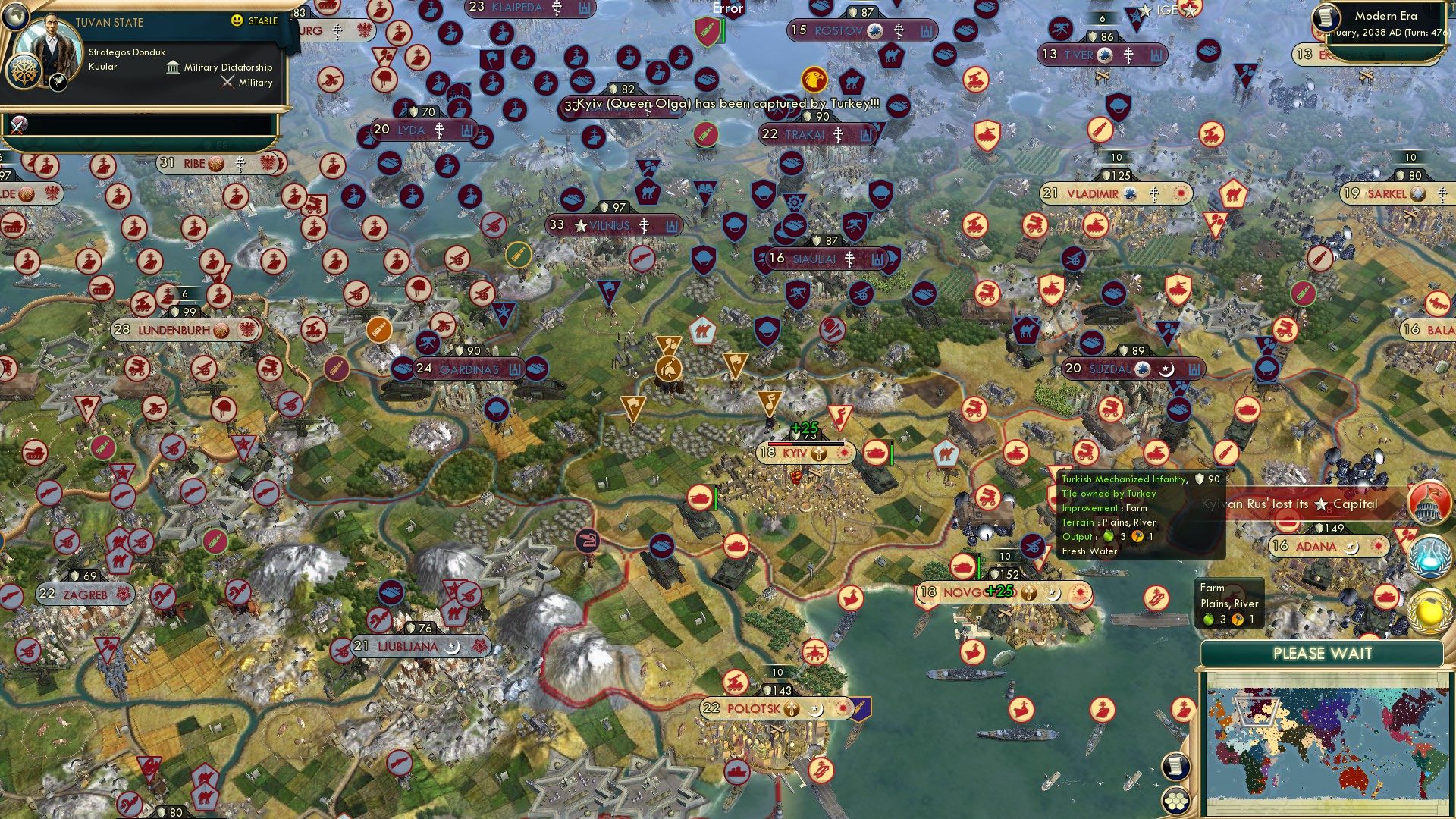Click the Military Dictatorship temple icon
This screenshot has width=1456, height=819.
pos(174,67)
